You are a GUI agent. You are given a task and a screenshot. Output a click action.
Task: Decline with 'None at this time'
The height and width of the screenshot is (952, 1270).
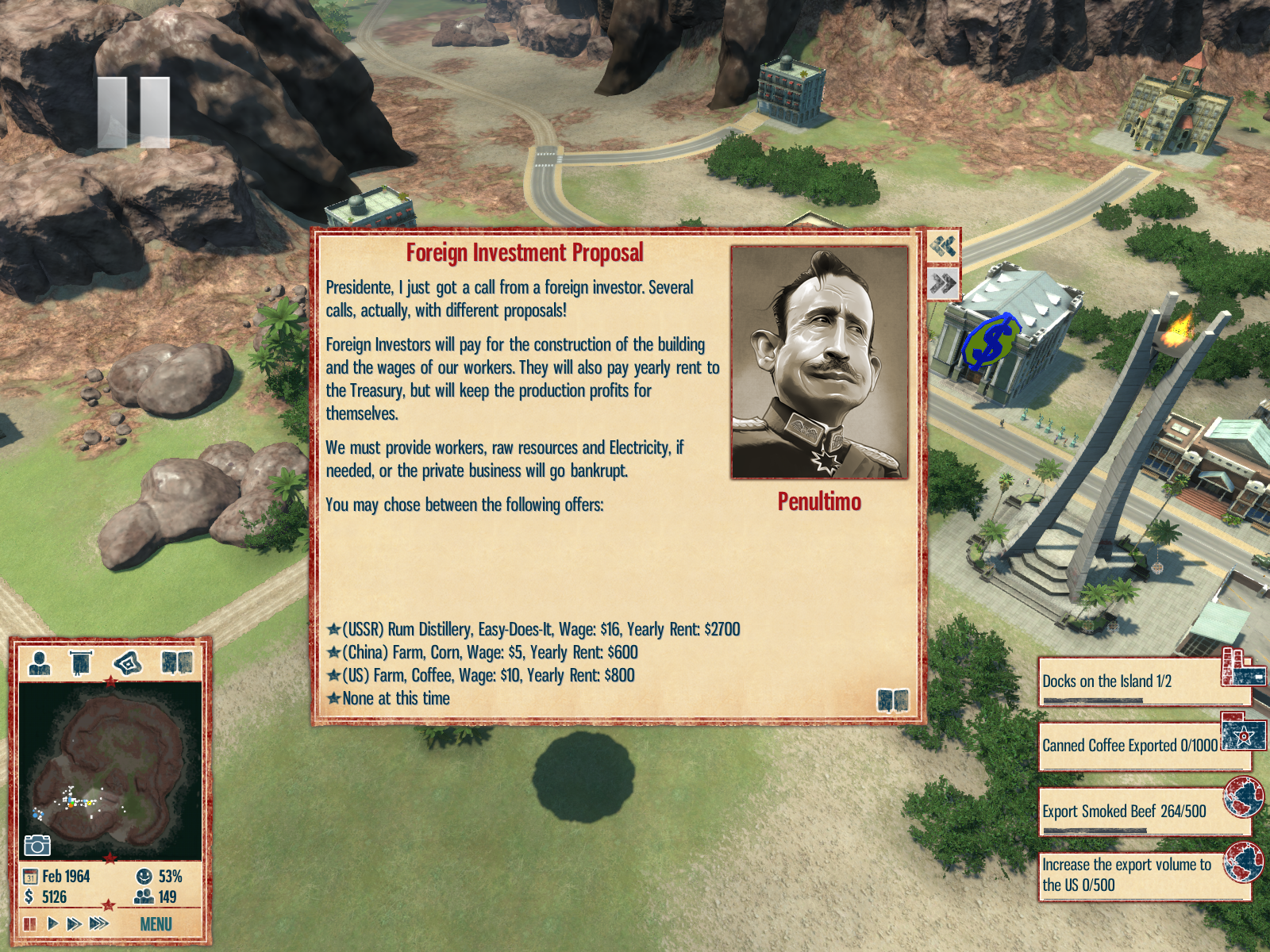pyautogui.click(x=395, y=699)
